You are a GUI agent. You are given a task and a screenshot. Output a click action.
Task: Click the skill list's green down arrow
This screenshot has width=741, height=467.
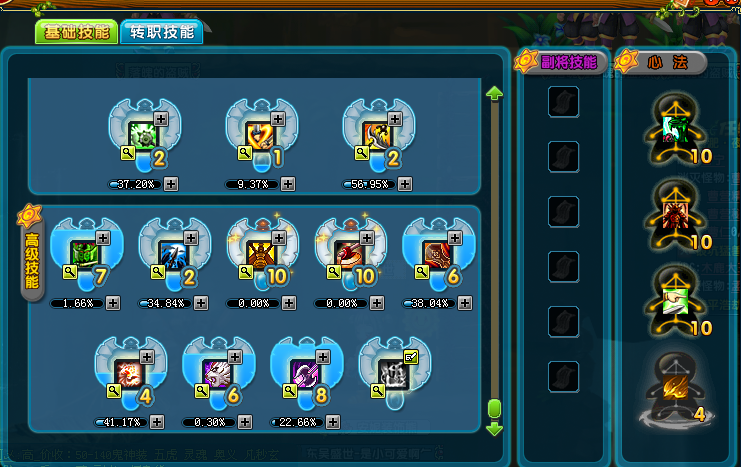pyautogui.click(x=493, y=429)
